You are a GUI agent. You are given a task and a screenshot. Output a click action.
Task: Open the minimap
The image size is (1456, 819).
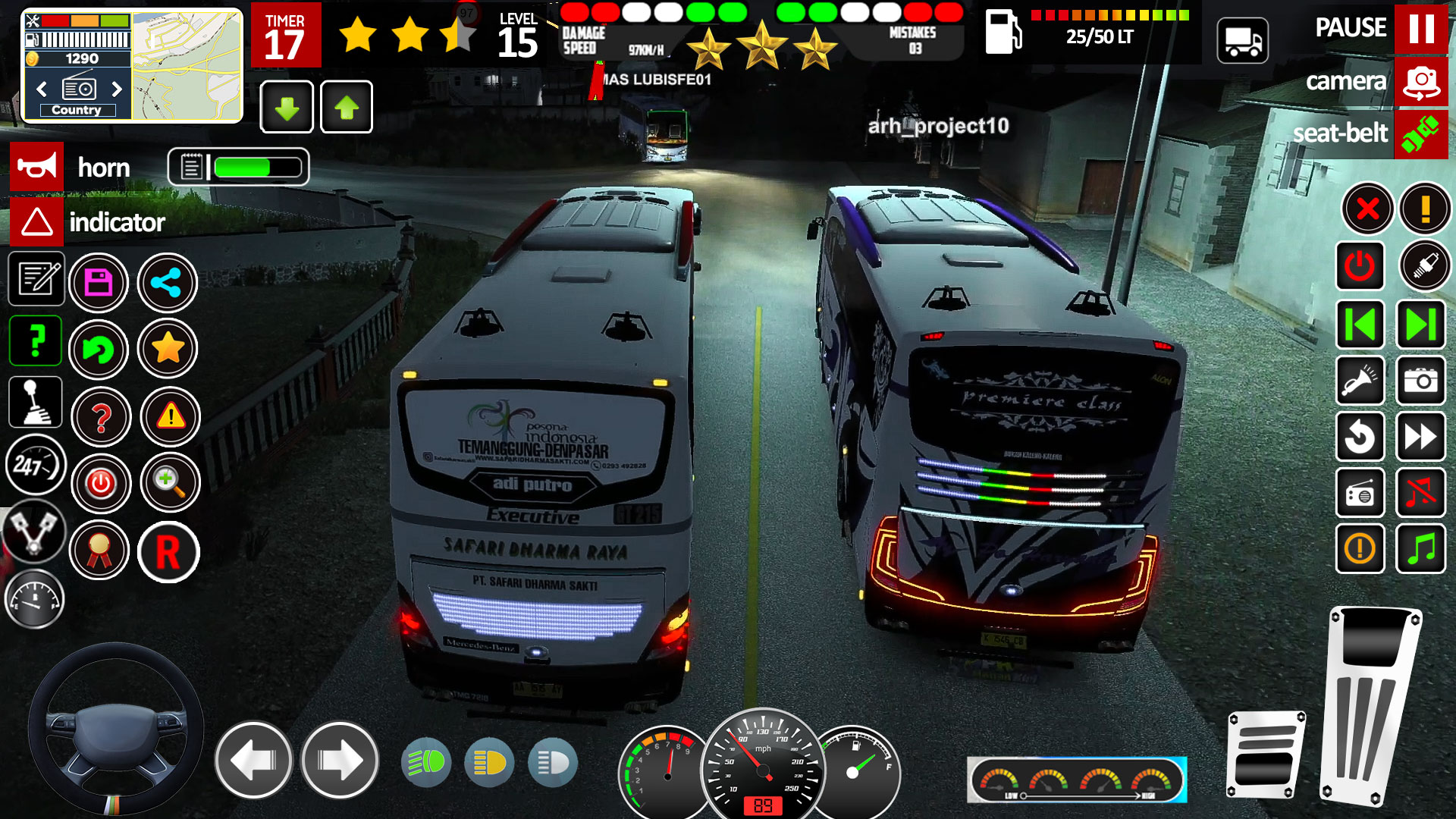(187, 67)
